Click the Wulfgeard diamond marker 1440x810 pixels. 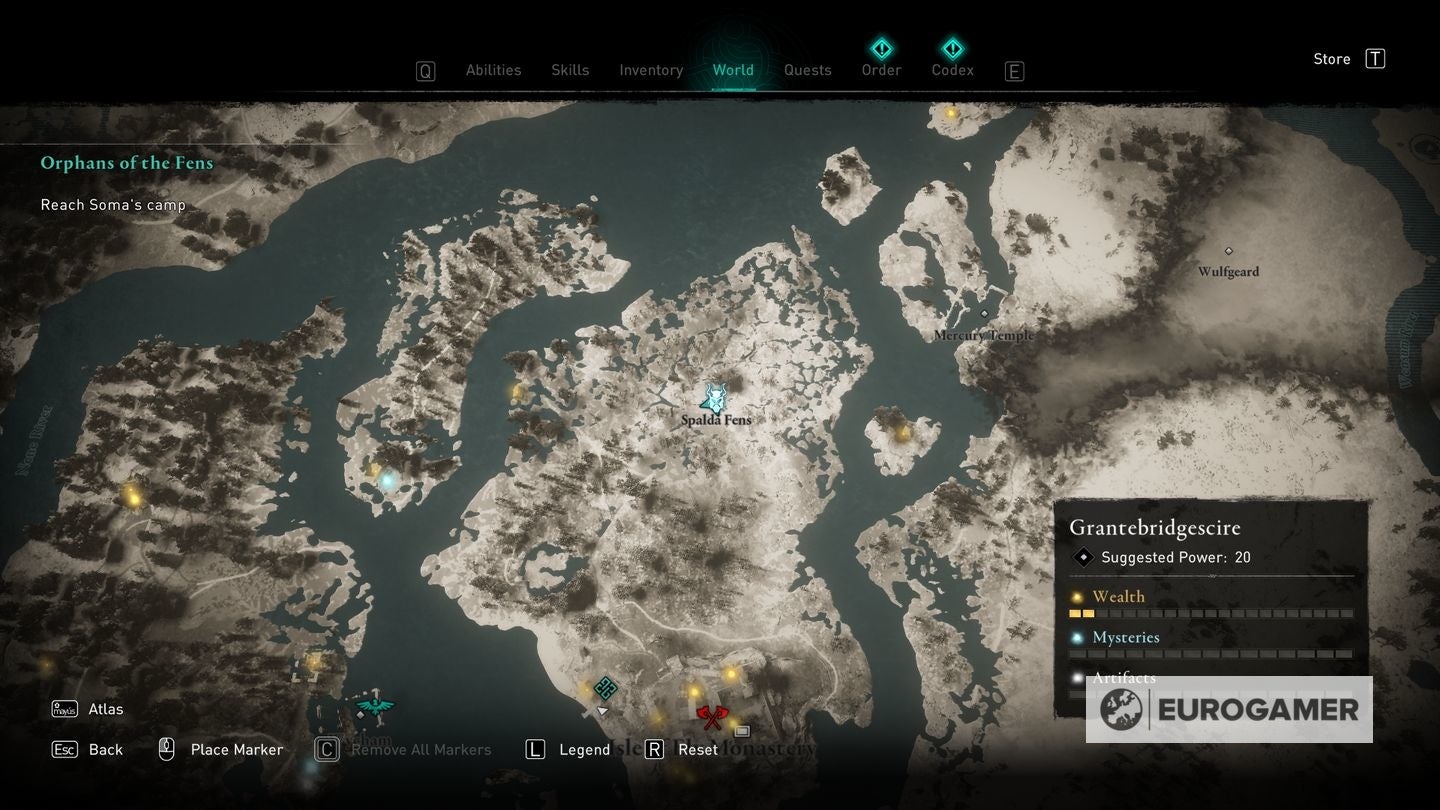point(1228,252)
